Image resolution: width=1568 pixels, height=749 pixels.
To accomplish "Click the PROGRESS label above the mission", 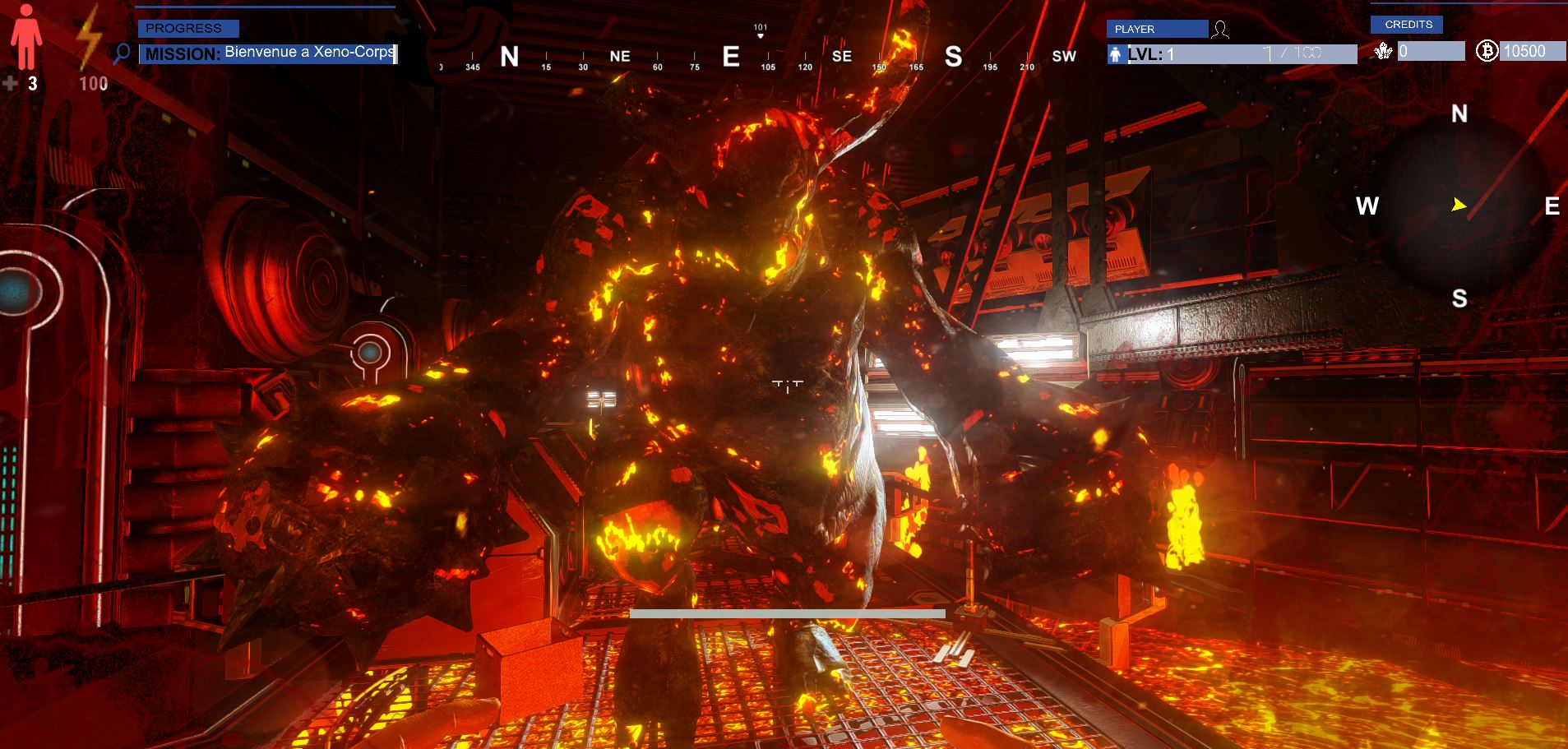I will click(x=187, y=29).
